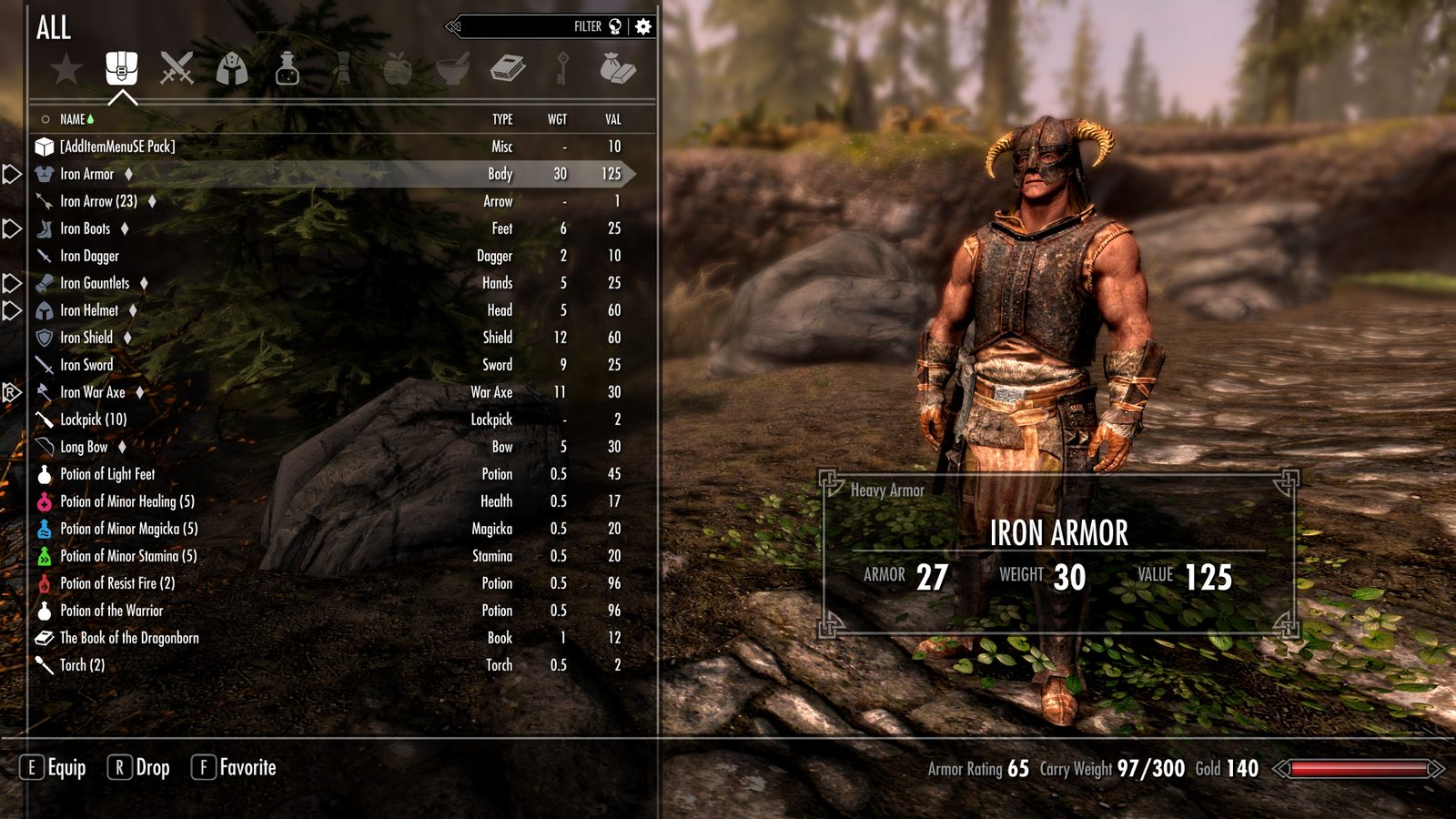
Task: Switch to the Weapons category tab
Action: pos(177,68)
